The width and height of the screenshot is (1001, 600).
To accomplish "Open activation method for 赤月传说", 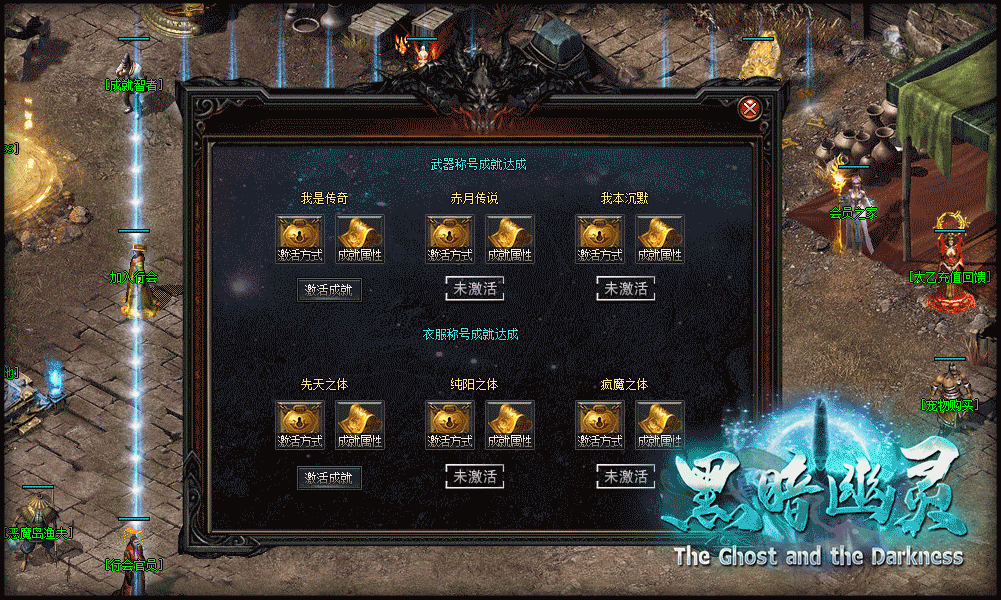I will coord(450,239).
